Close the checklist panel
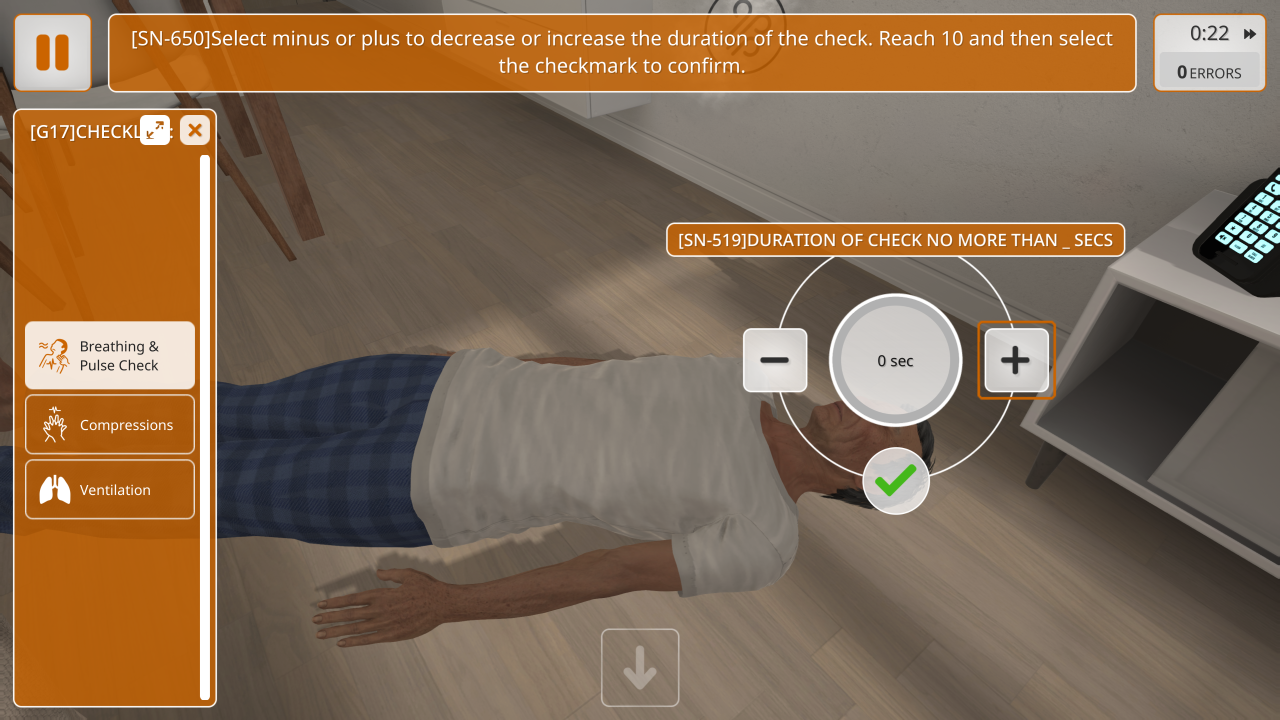The width and height of the screenshot is (1280, 720). pyautogui.click(x=195, y=130)
